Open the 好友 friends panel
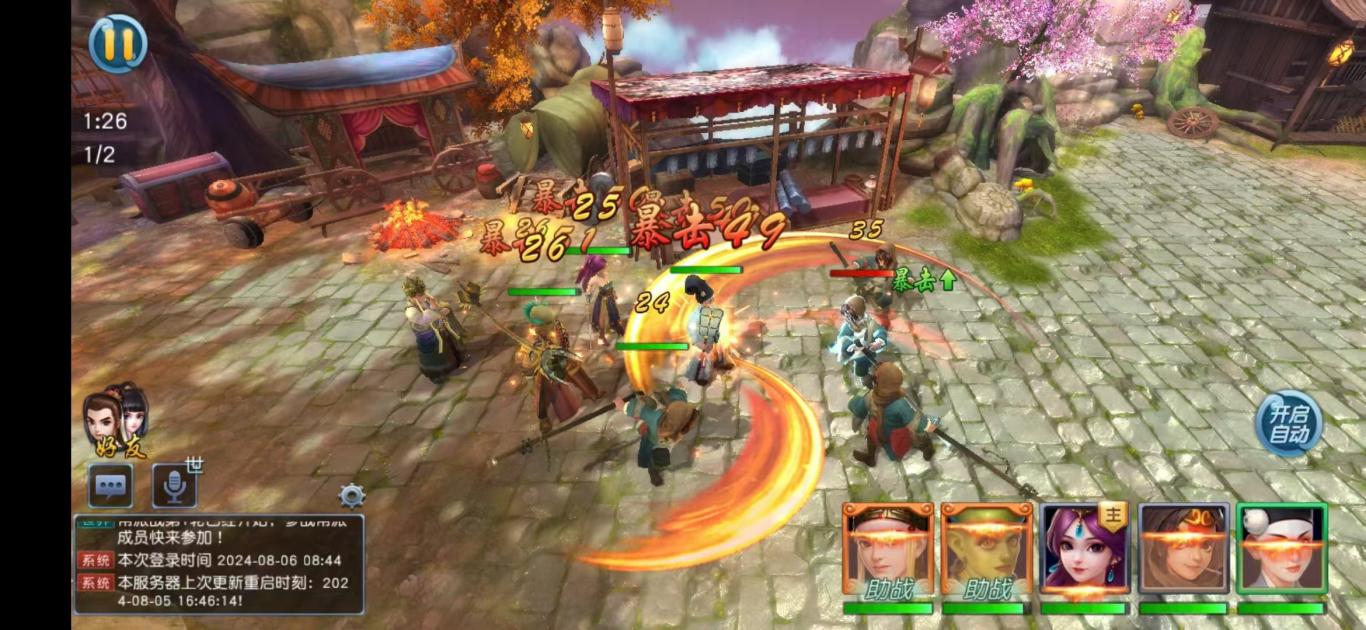1366x630 pixels. point(118,420)
